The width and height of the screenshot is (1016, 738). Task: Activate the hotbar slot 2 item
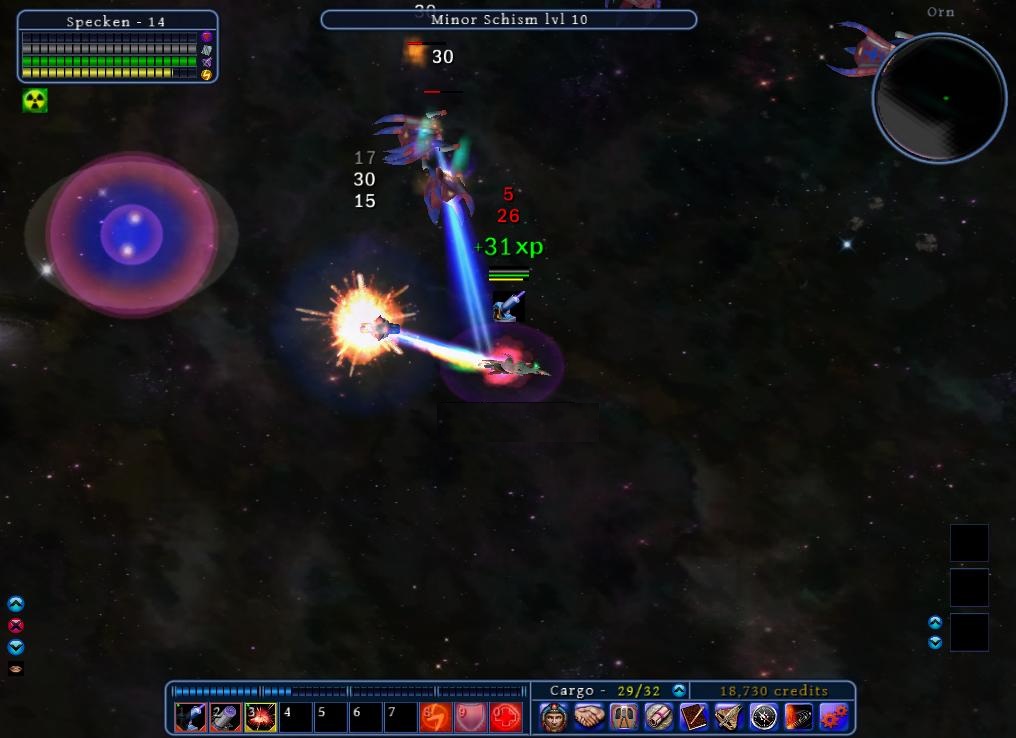[x=225, y=717]
